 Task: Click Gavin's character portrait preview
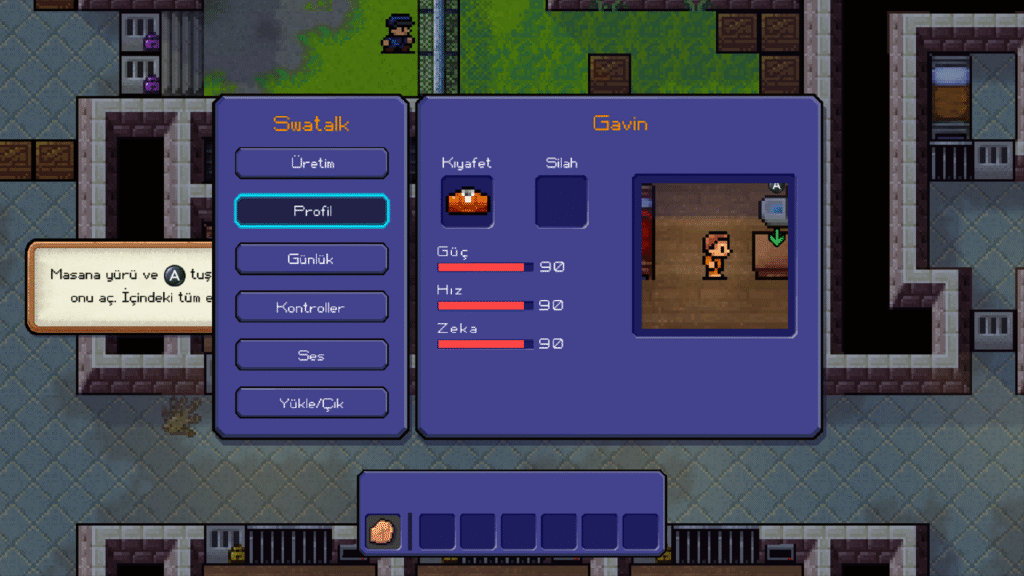pos(714,255)
